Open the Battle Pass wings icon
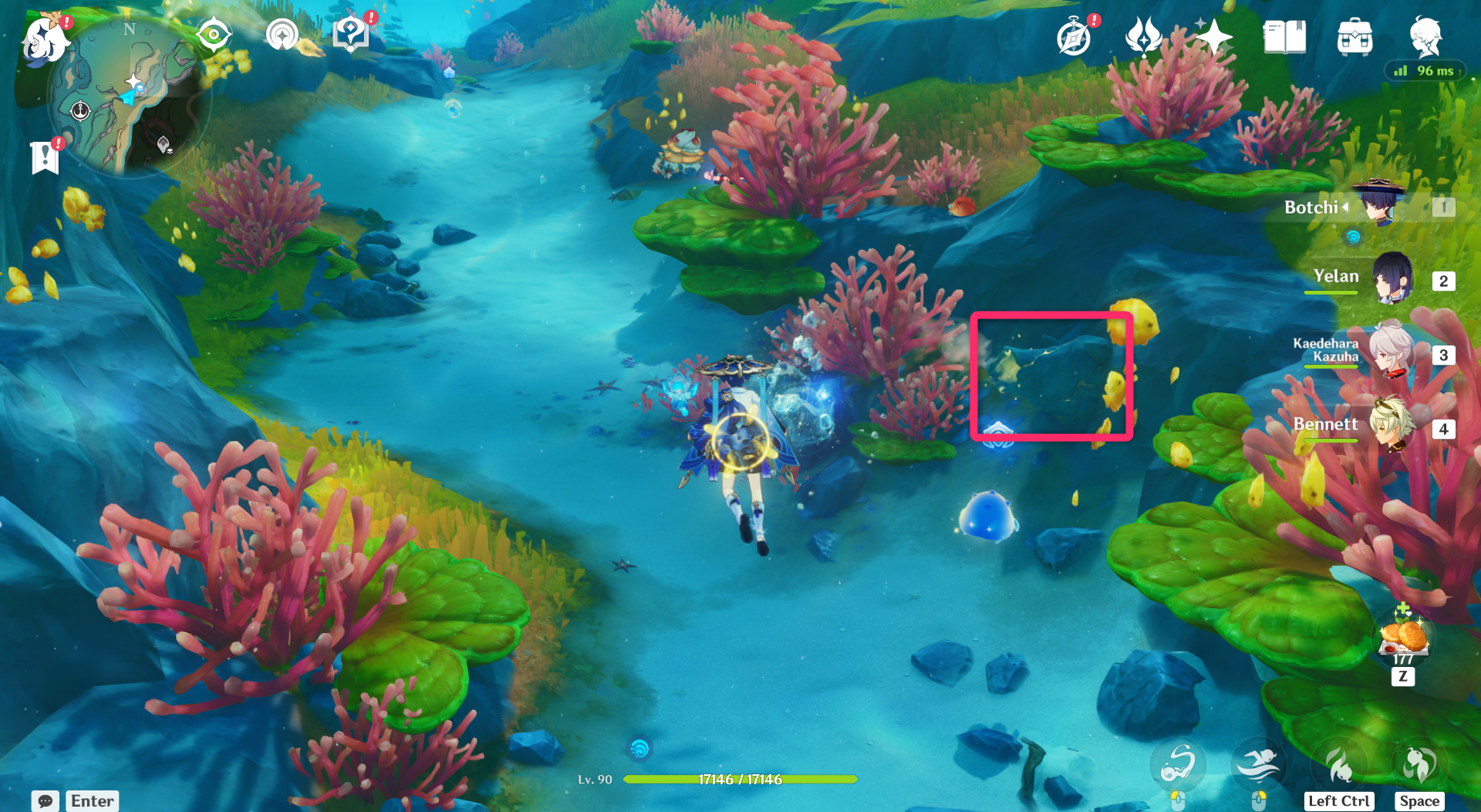 (x=1143, y=35)
